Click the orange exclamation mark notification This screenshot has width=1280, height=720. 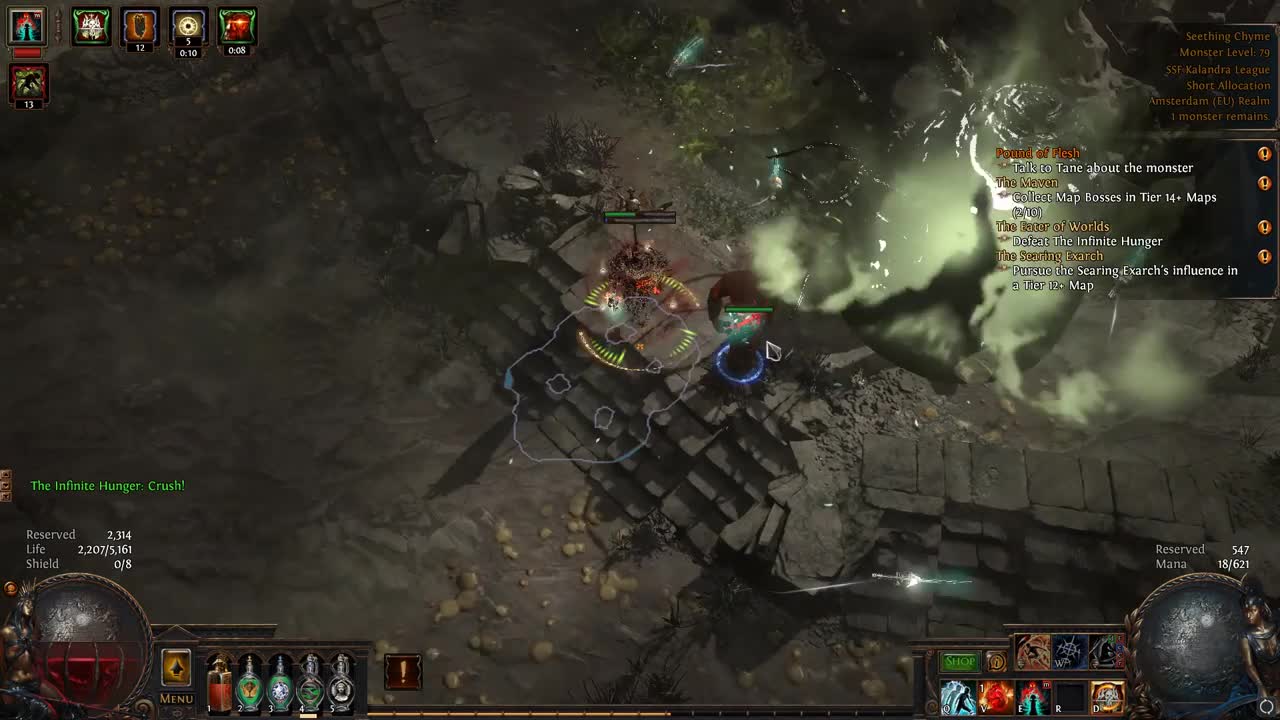(402, 673)
